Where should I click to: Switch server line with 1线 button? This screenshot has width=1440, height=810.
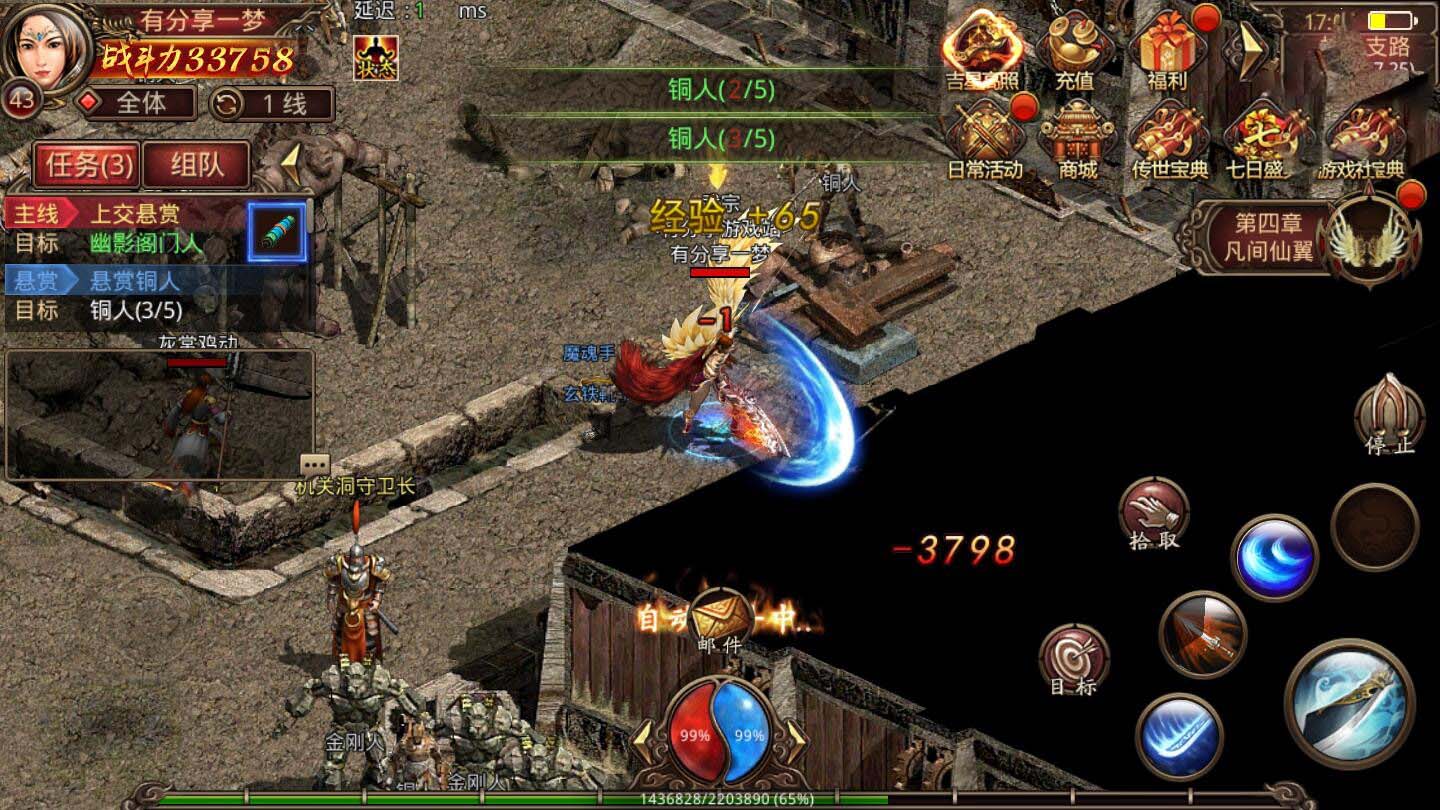tap(272, 103)
